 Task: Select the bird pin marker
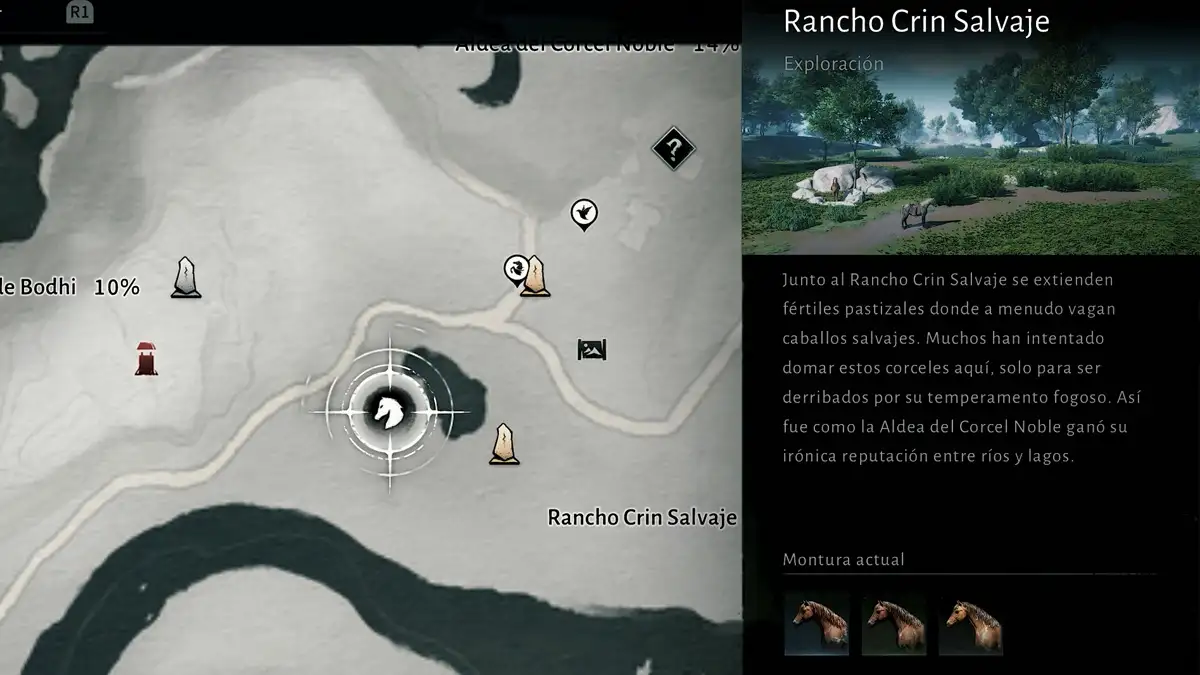tap(584, 213)
